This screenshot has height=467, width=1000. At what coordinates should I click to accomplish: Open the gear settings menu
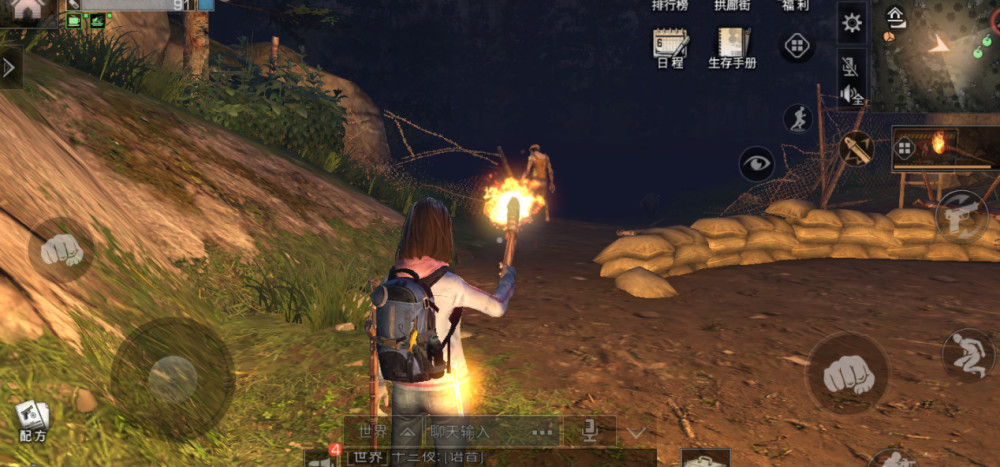point(852,23)
